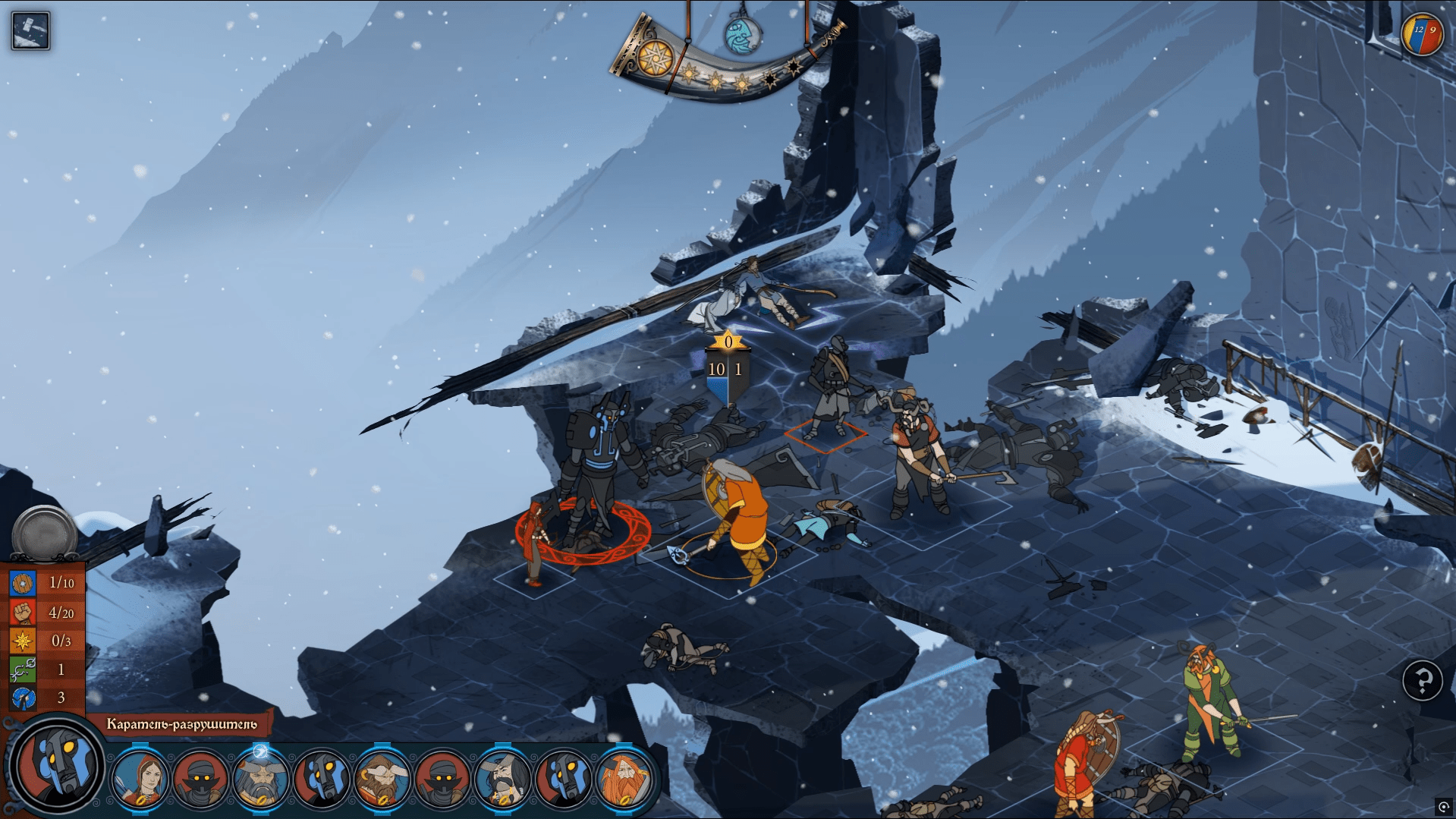Click the broken chain armor break icon
This screenshot has height=819, width=1456.
point(23,669)
